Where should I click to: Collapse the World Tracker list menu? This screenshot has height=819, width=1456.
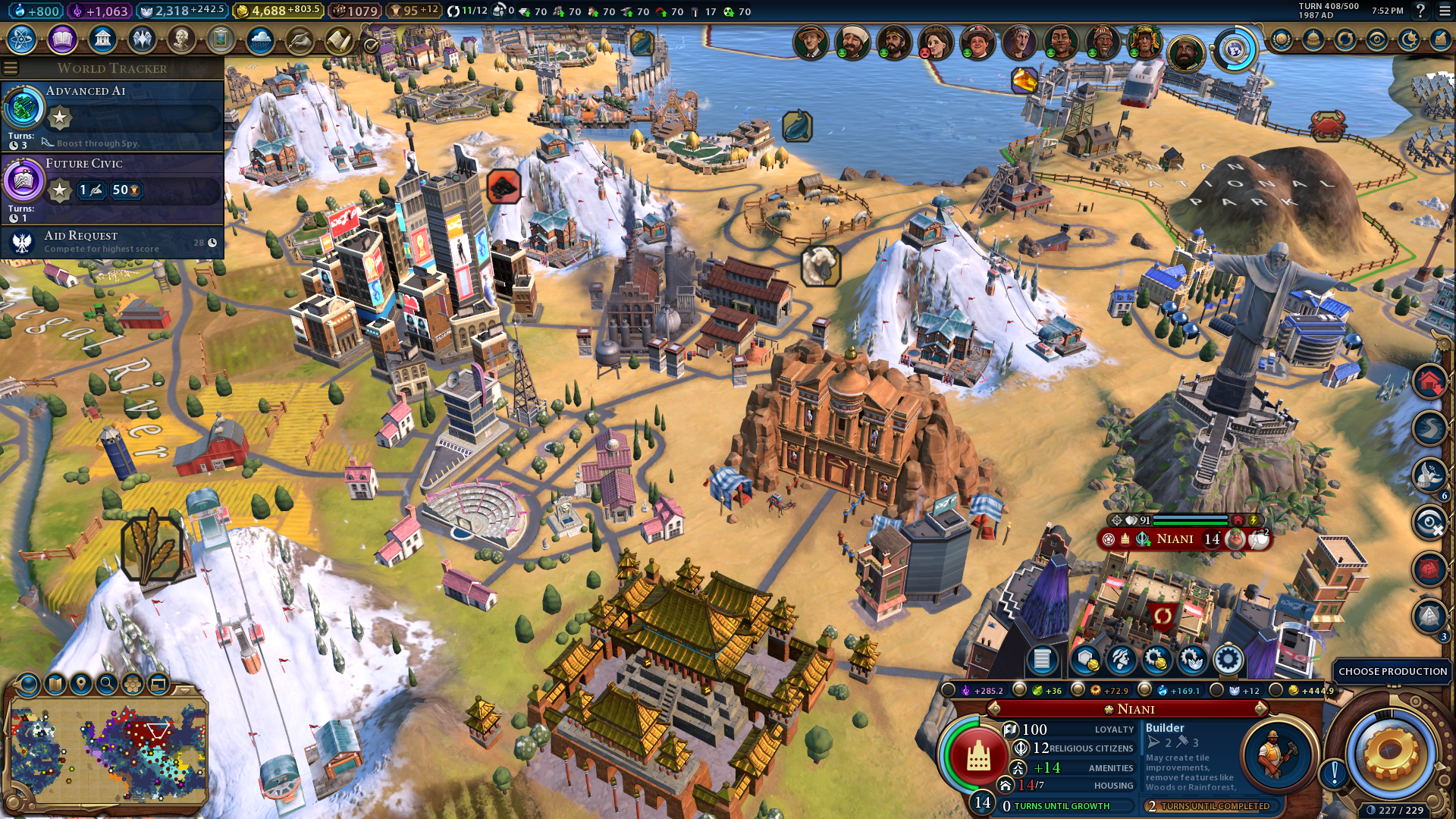[x=11, y=68]
